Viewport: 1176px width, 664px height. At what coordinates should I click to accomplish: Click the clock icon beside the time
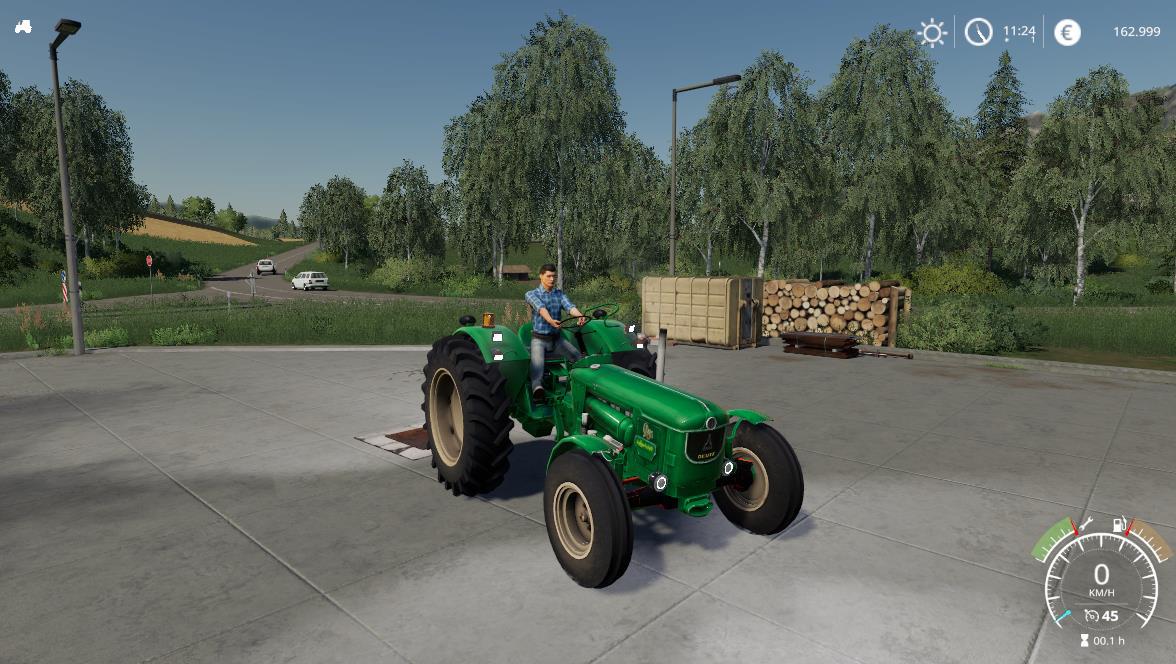[x=978, y=32]
